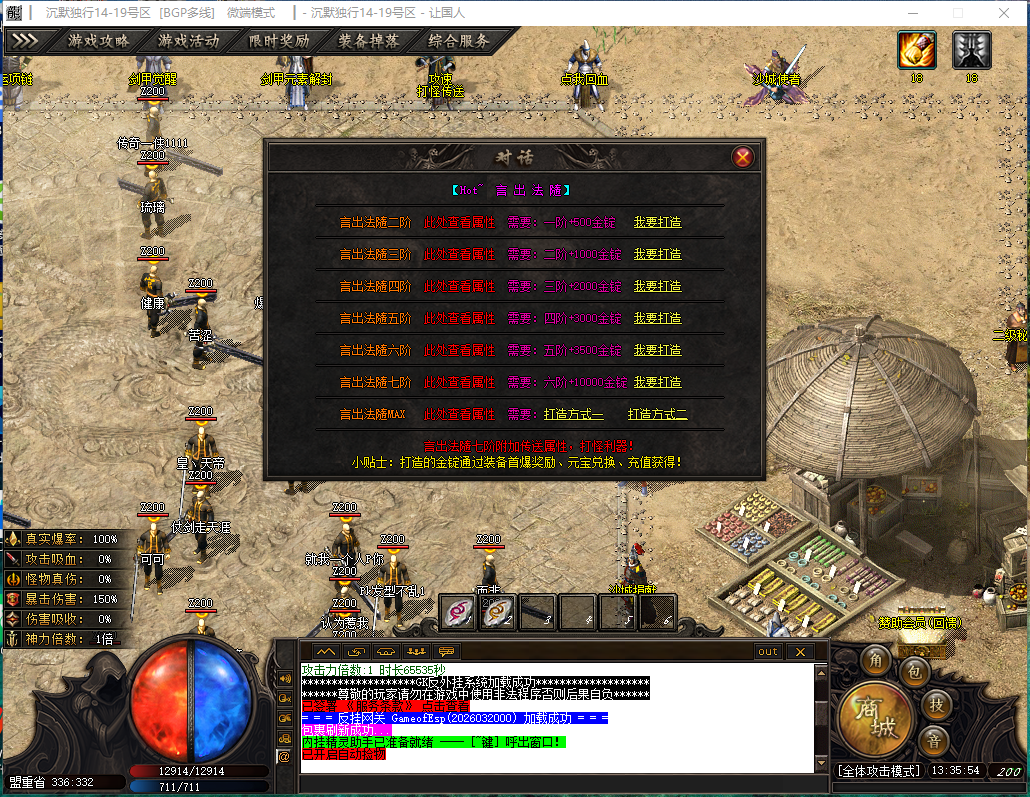Open the 游戏攻略 menu
The width and height of the screenshot is (1030, 797).
[98, 41]
